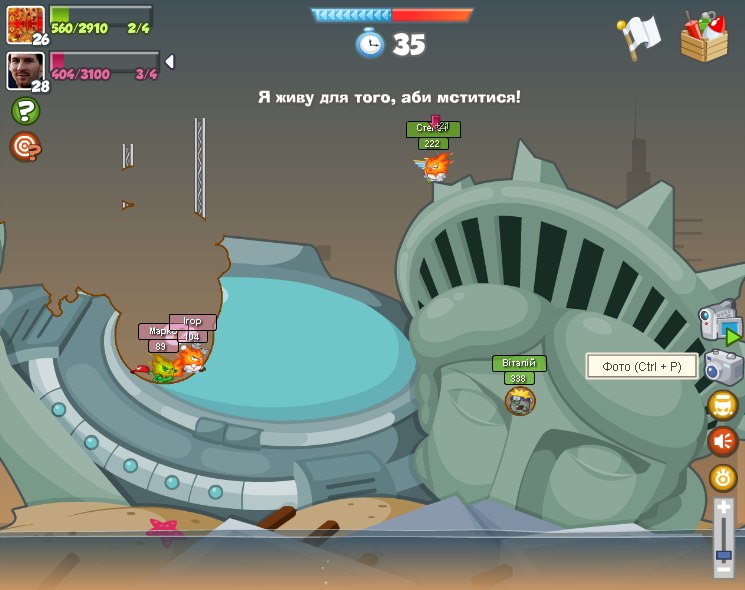
Task: Open the green question mark help
Action: pyautogui.click(x=25, y=111)
